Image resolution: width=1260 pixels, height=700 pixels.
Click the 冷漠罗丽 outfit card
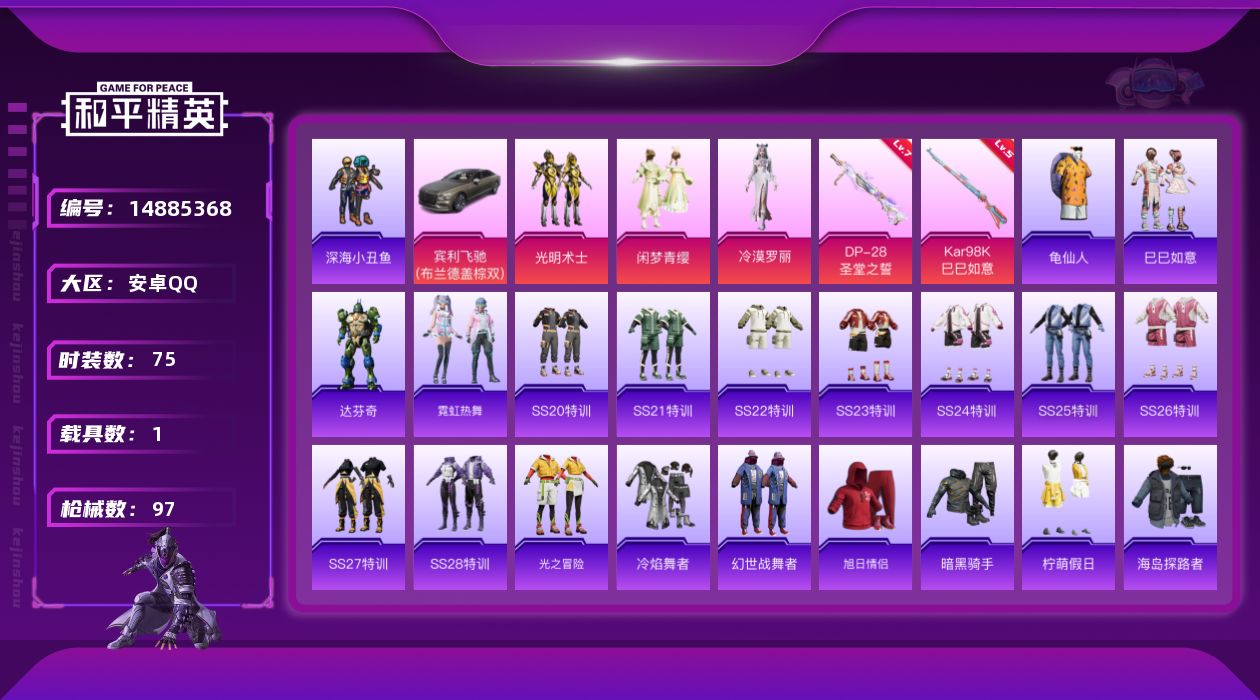point(764,211)
